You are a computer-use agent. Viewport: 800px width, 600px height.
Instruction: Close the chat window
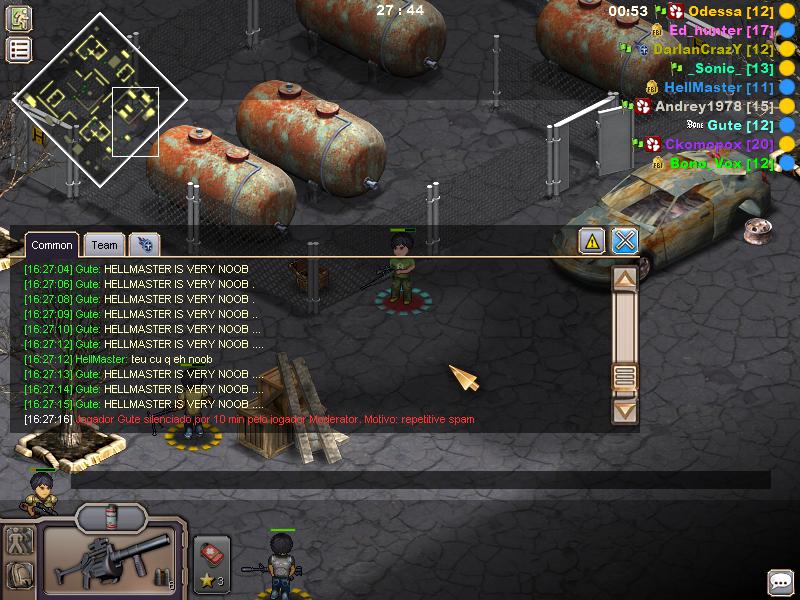click(x=625, y=241)
